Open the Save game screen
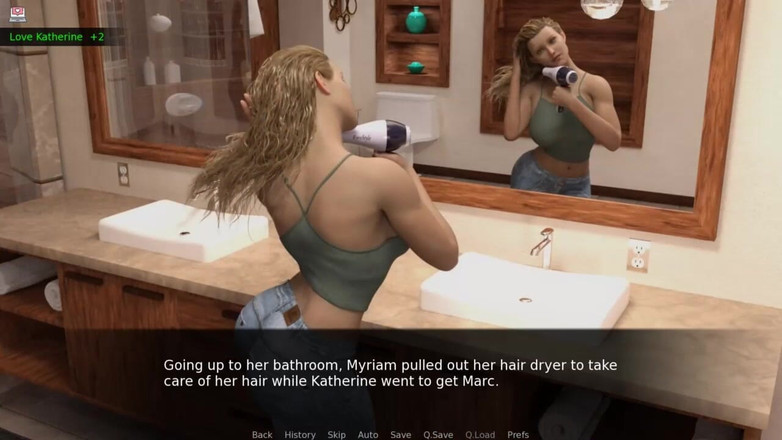Image resolution: width=782 pixels, height=440 pixels. click(401, 434)
